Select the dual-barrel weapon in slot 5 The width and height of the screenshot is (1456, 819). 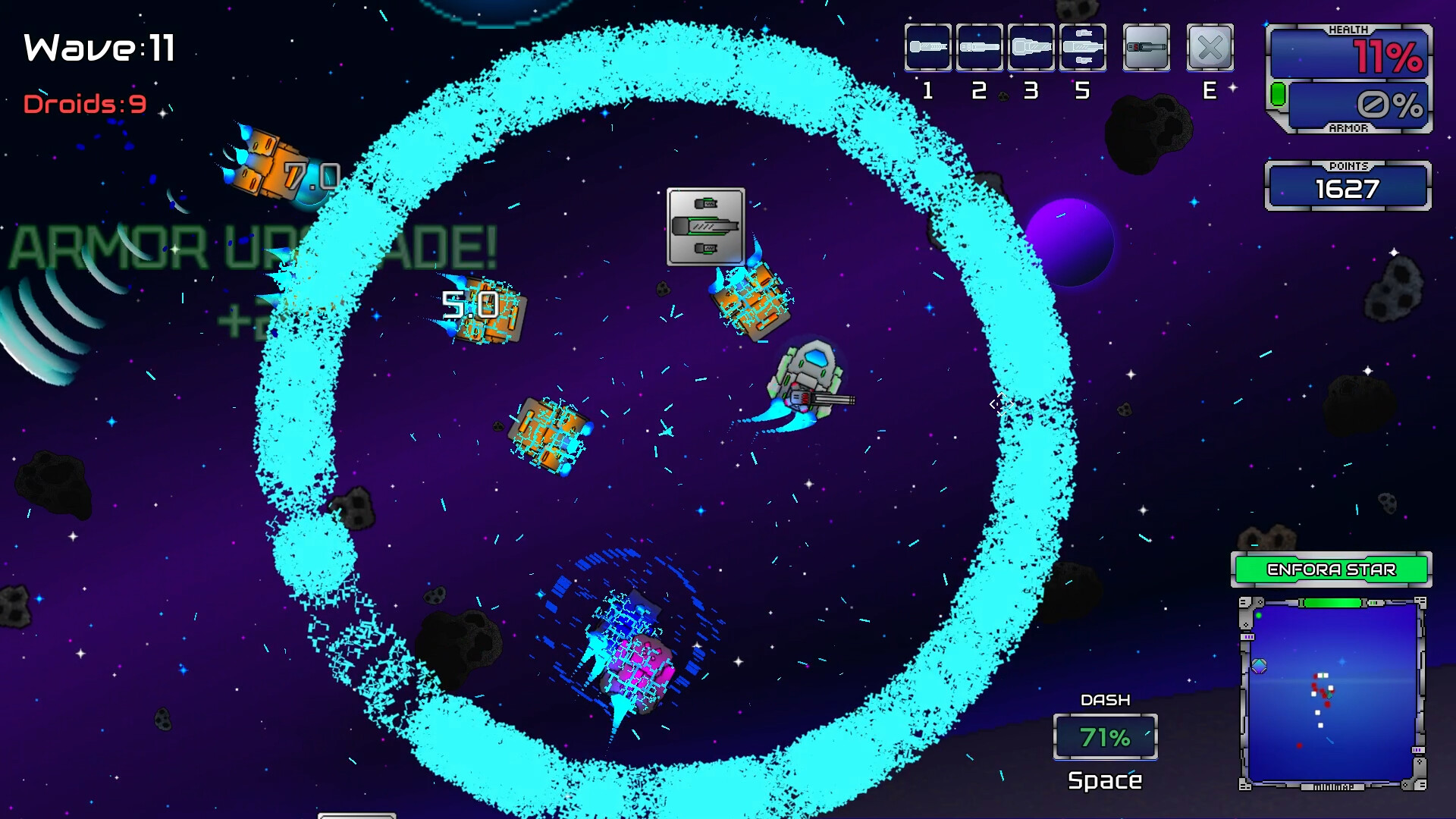pos(1083,47)
